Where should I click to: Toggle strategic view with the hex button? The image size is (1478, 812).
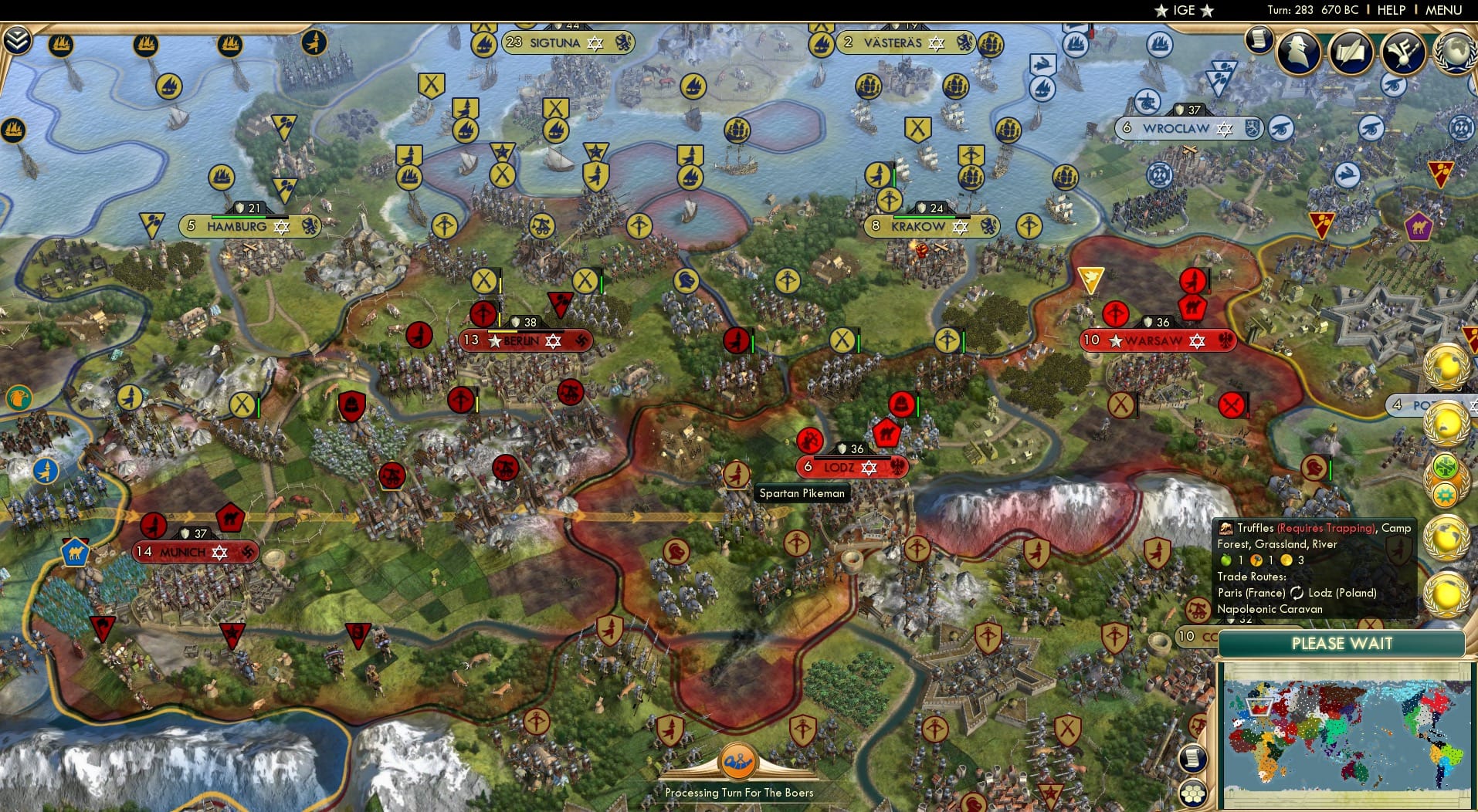coord(1194,792)
